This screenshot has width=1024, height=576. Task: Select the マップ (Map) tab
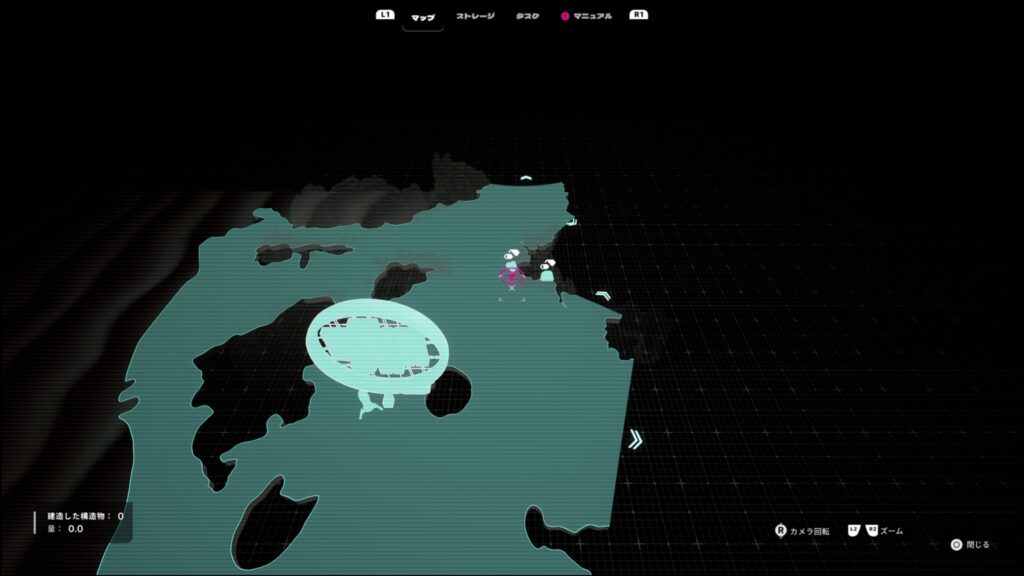click(x=423, y=16)
